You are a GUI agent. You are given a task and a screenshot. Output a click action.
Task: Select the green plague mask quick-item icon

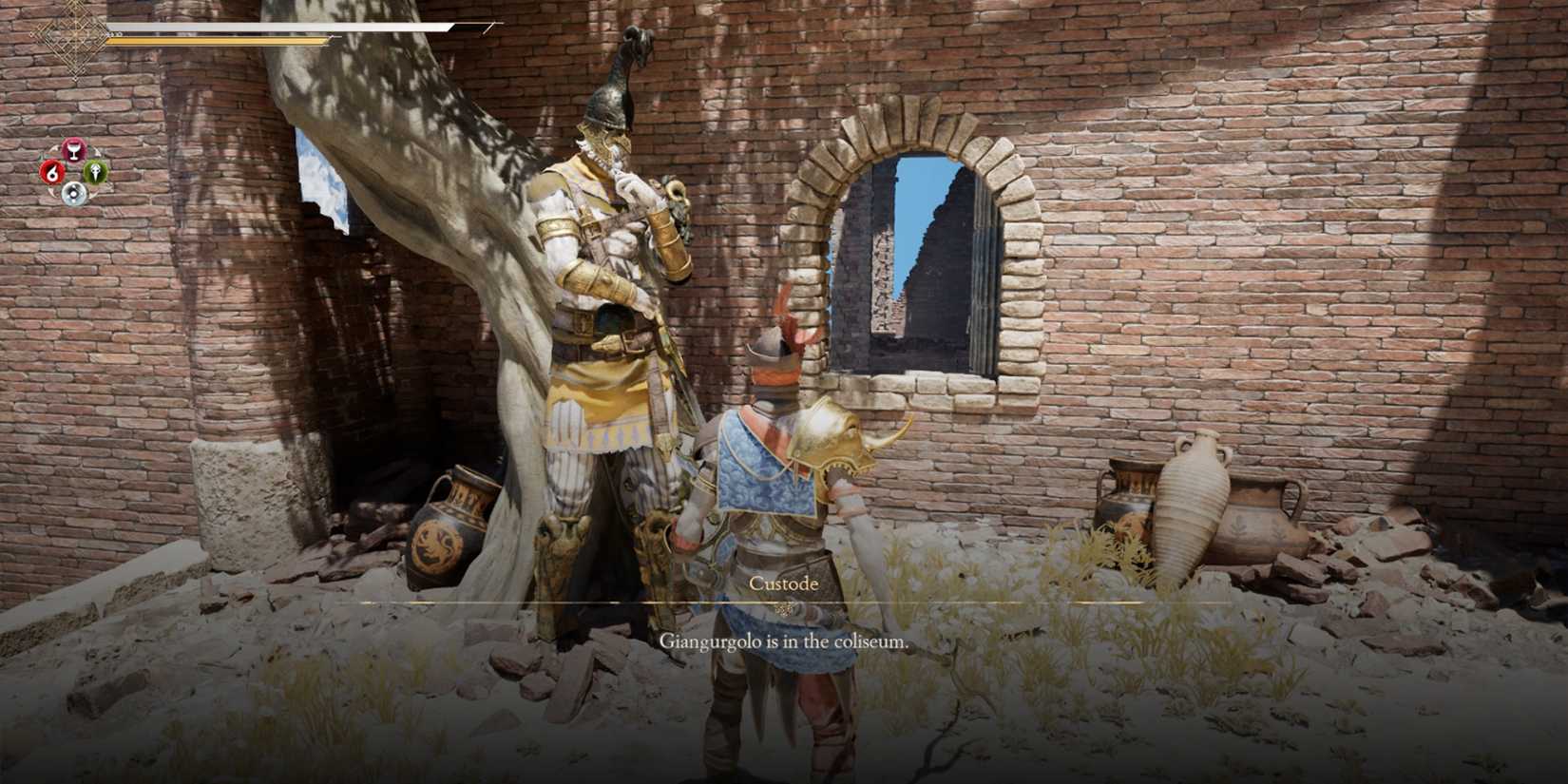(95, 172)
